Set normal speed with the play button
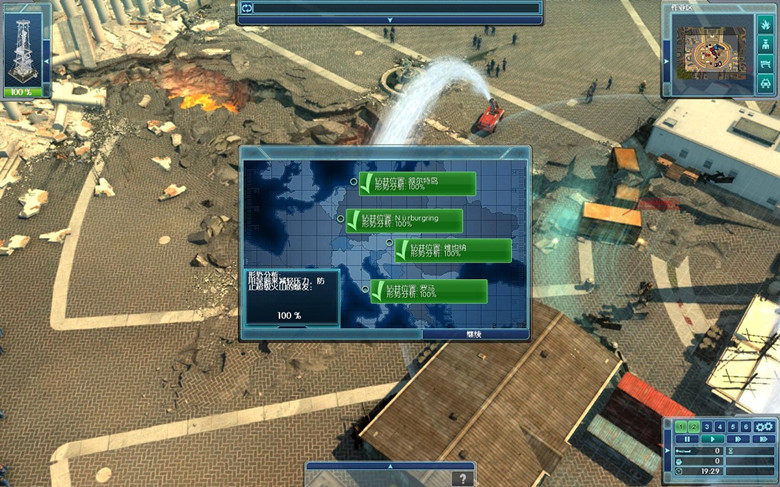780x487 pixels. pyautogui.click(x=712, y=439)
